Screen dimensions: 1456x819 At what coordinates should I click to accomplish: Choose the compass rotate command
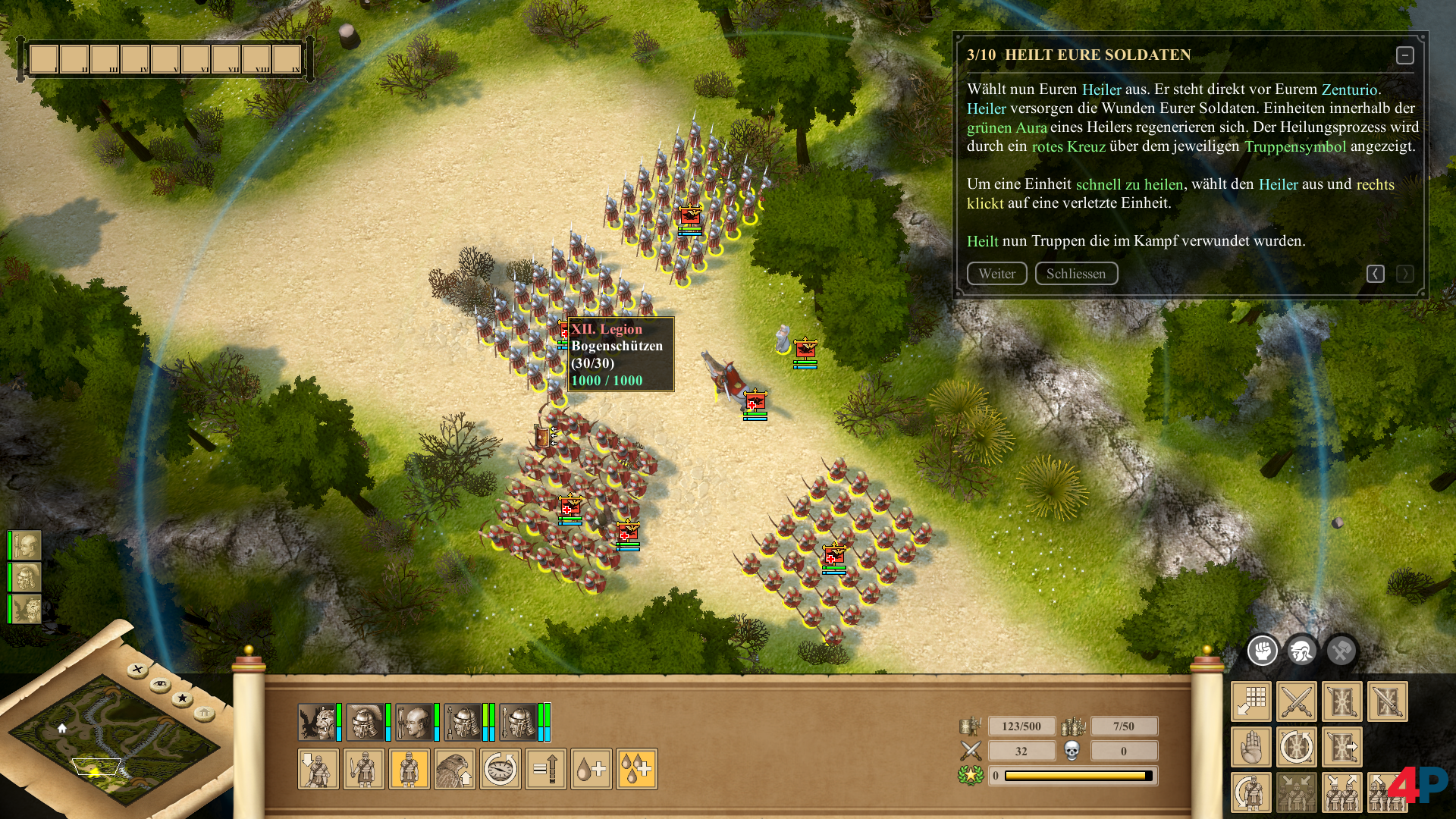pos(500,769)
